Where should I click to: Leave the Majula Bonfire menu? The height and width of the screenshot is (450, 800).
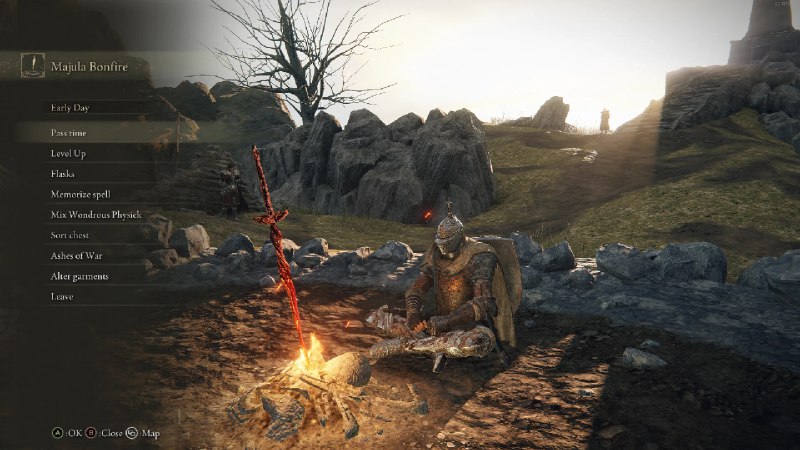point(62,296)
